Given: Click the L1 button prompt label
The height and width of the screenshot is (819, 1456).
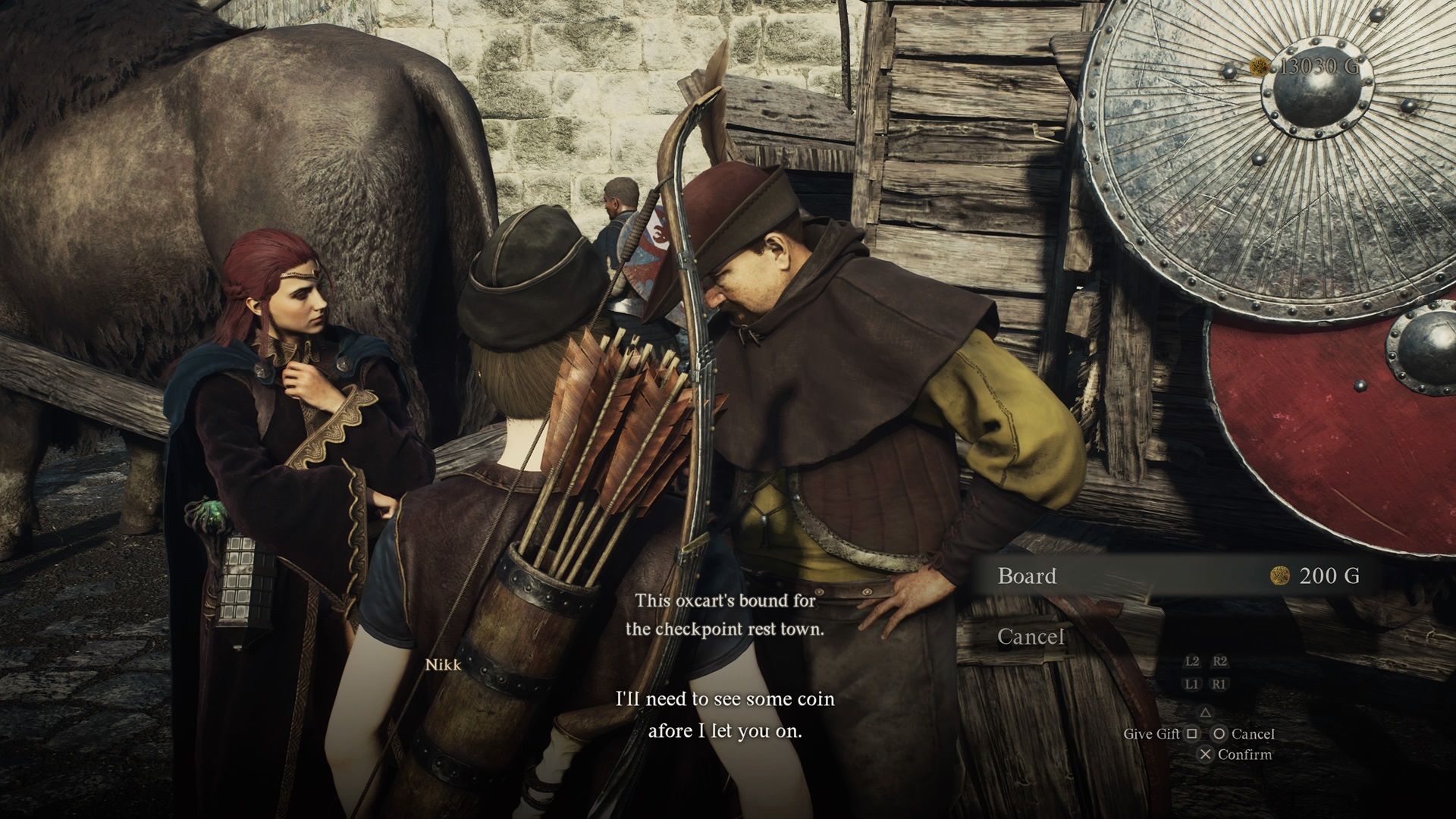Looking at the screenshot, I should pos(1193,685).
